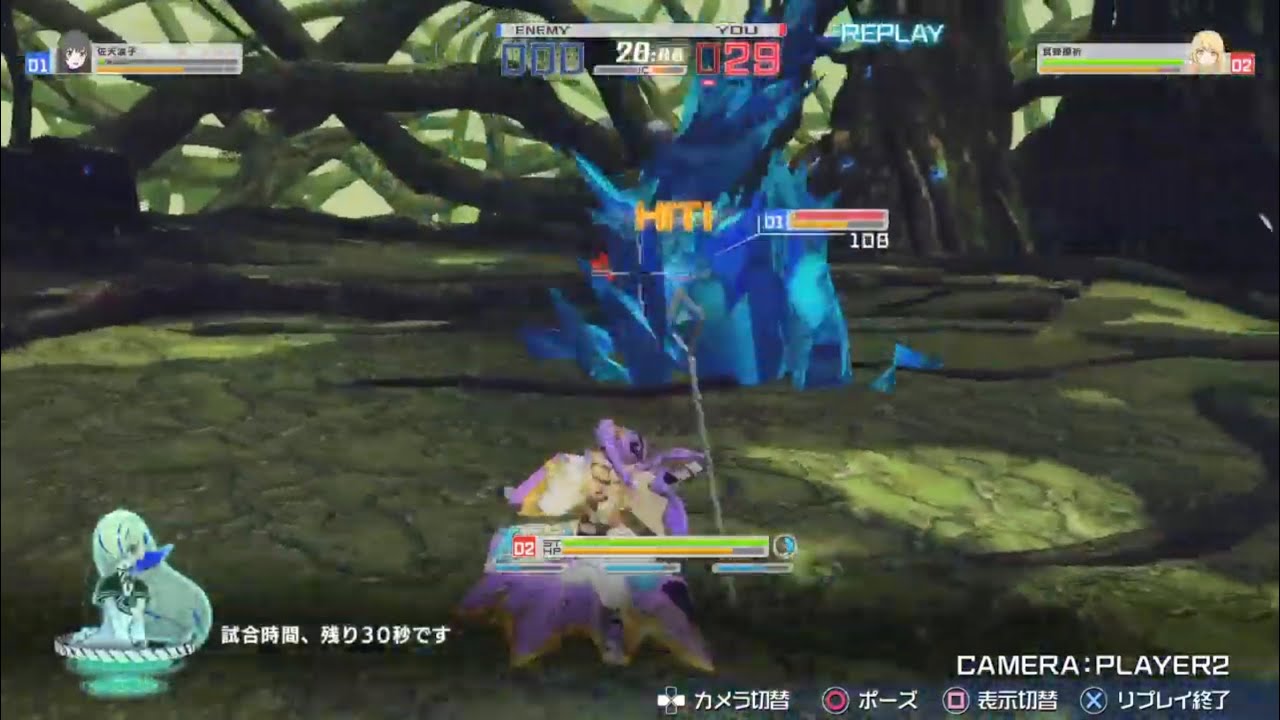The image size is (1280, 720).
Task: Click the REPLAY label at top center
Action: click(888, 33)
